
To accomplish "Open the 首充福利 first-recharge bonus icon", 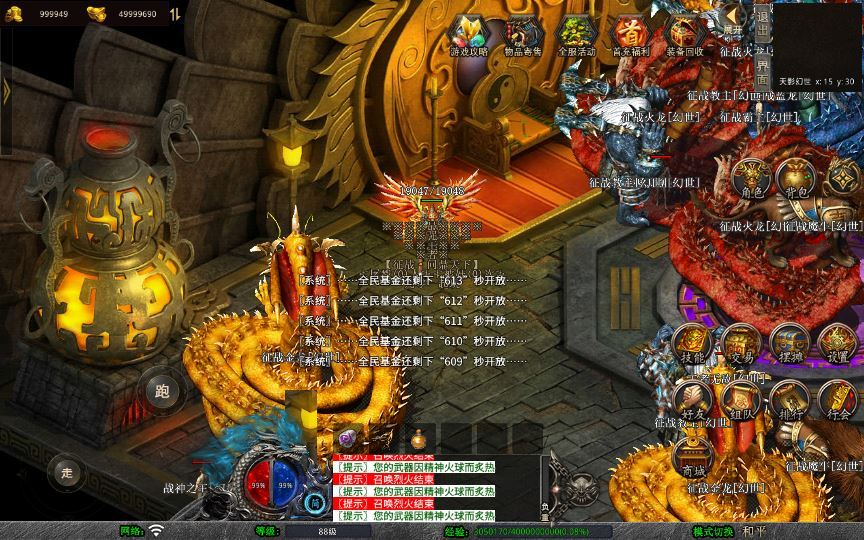I will click(630, 35).
